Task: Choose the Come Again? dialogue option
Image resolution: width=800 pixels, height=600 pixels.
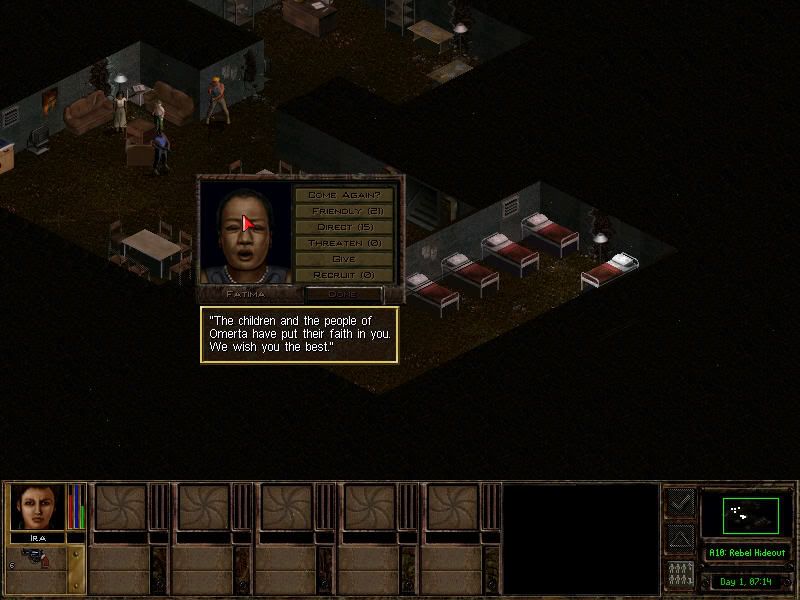Action: [x=343, y=195]
